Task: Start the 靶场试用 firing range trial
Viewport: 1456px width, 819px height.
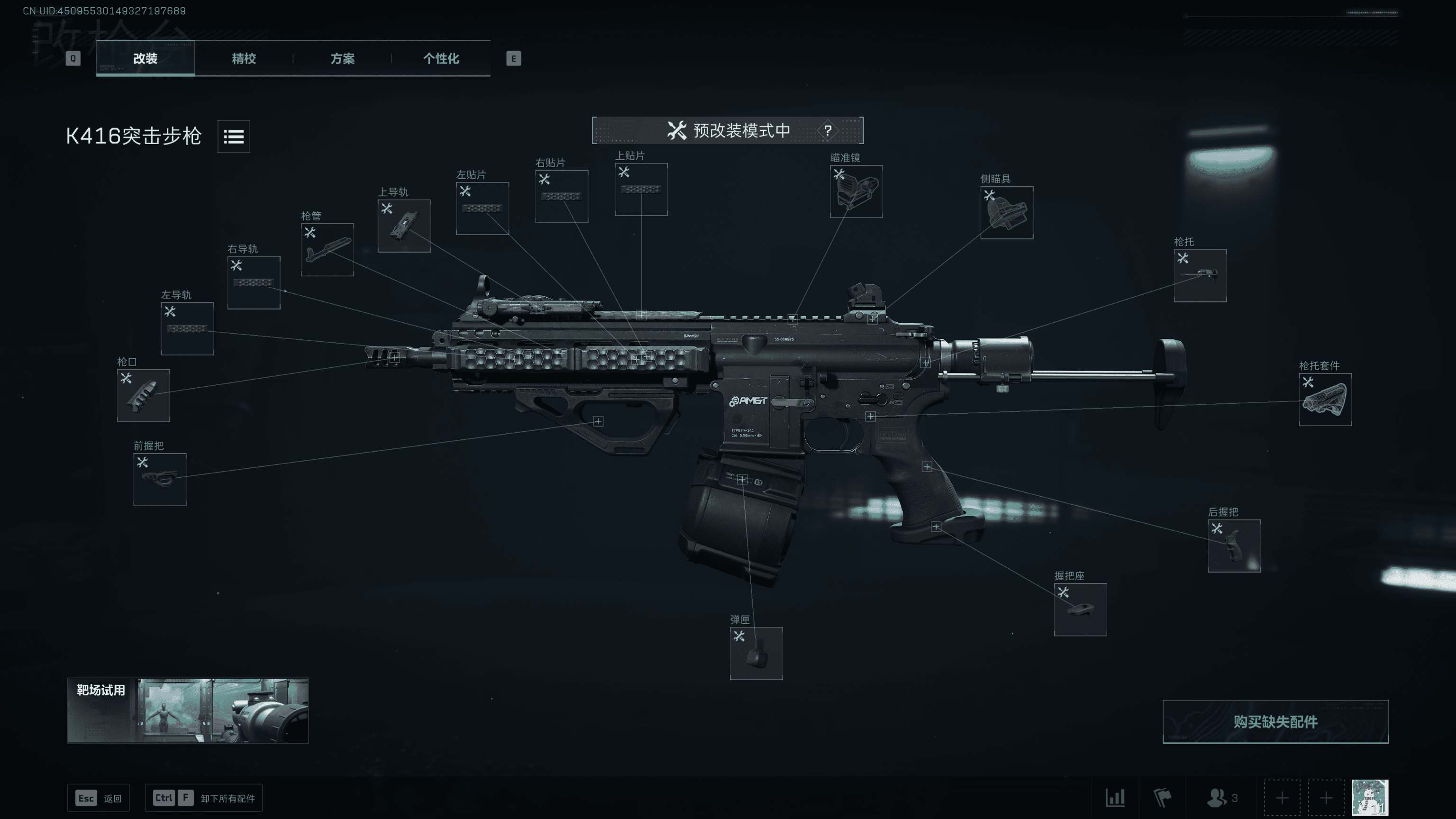Action: 188,710
